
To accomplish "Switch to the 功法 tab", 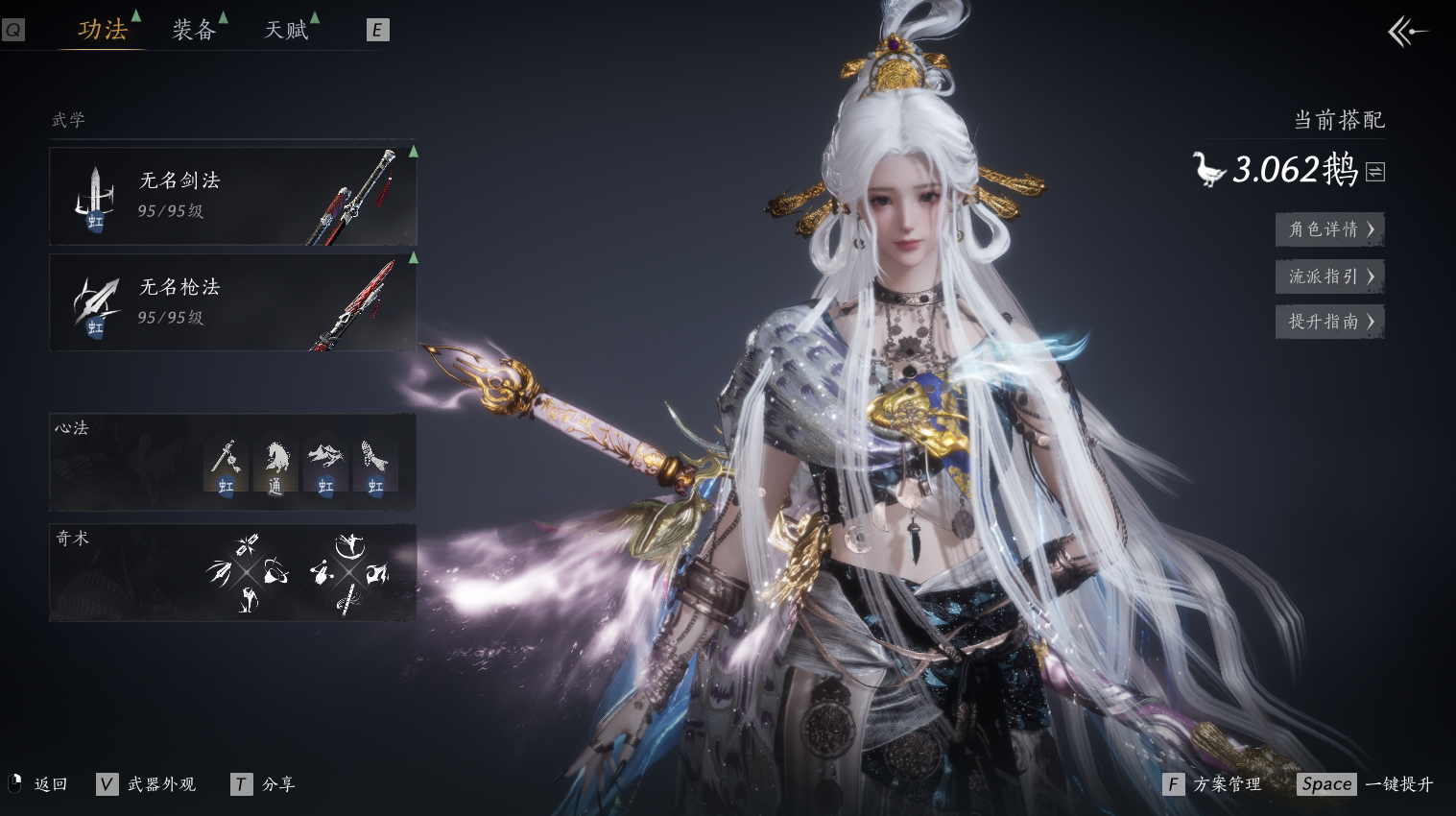I will (103, 30).
